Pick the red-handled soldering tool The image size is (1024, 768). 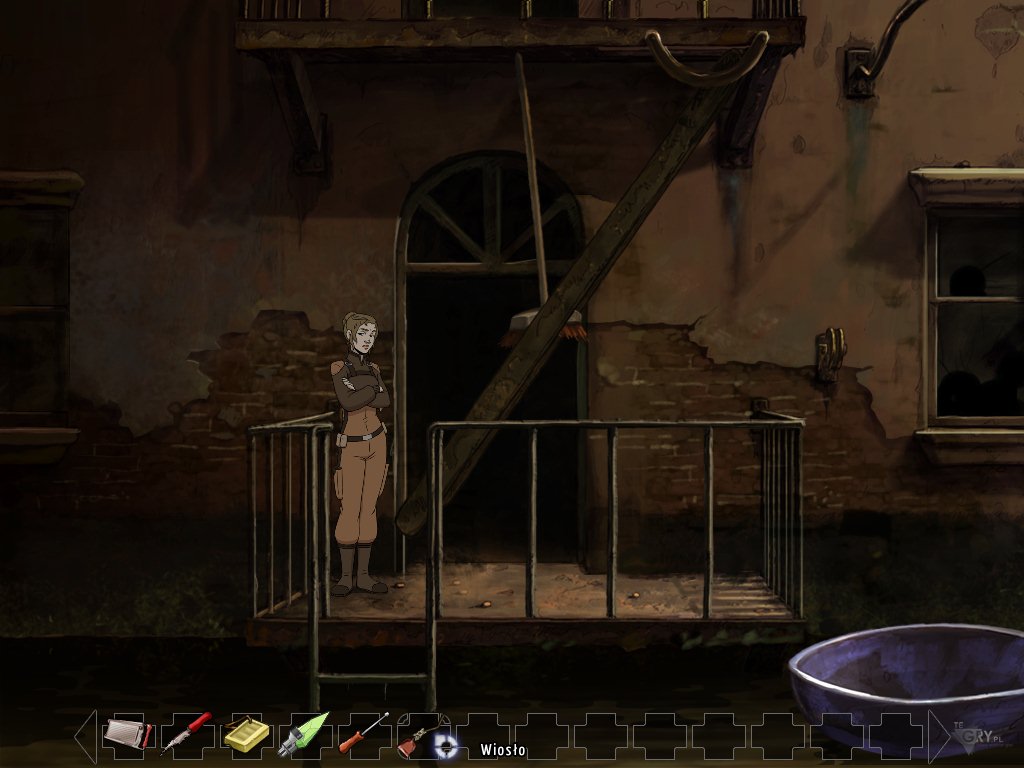(x=187, y=734)
